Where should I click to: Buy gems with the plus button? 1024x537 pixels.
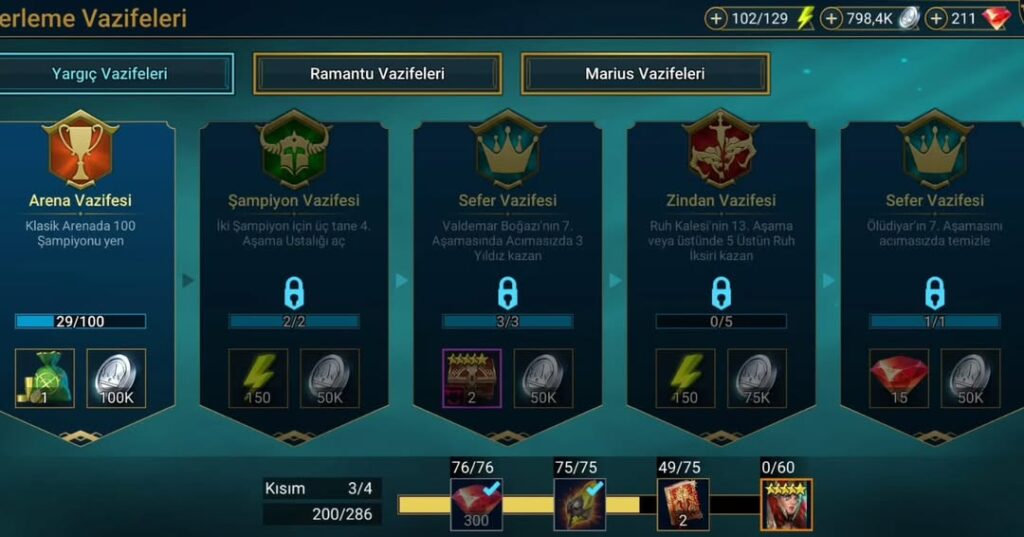(937, 18)
